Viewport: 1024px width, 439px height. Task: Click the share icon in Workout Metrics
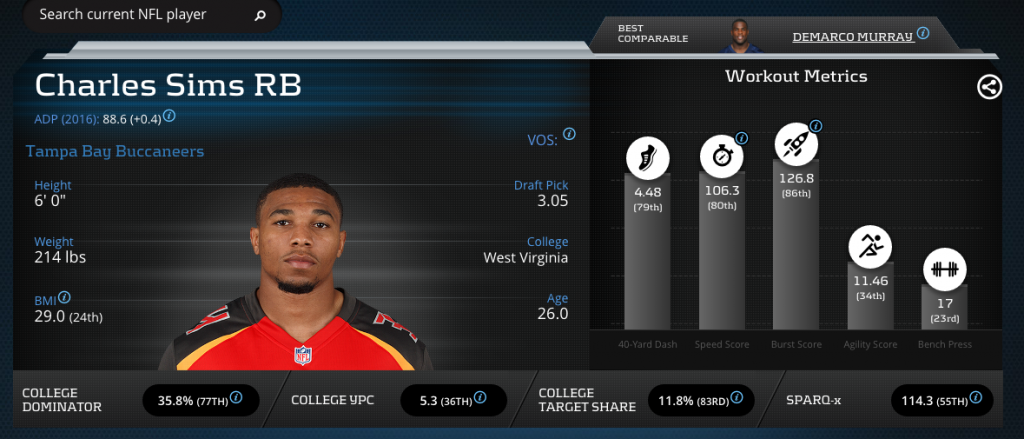coord(989,87)
